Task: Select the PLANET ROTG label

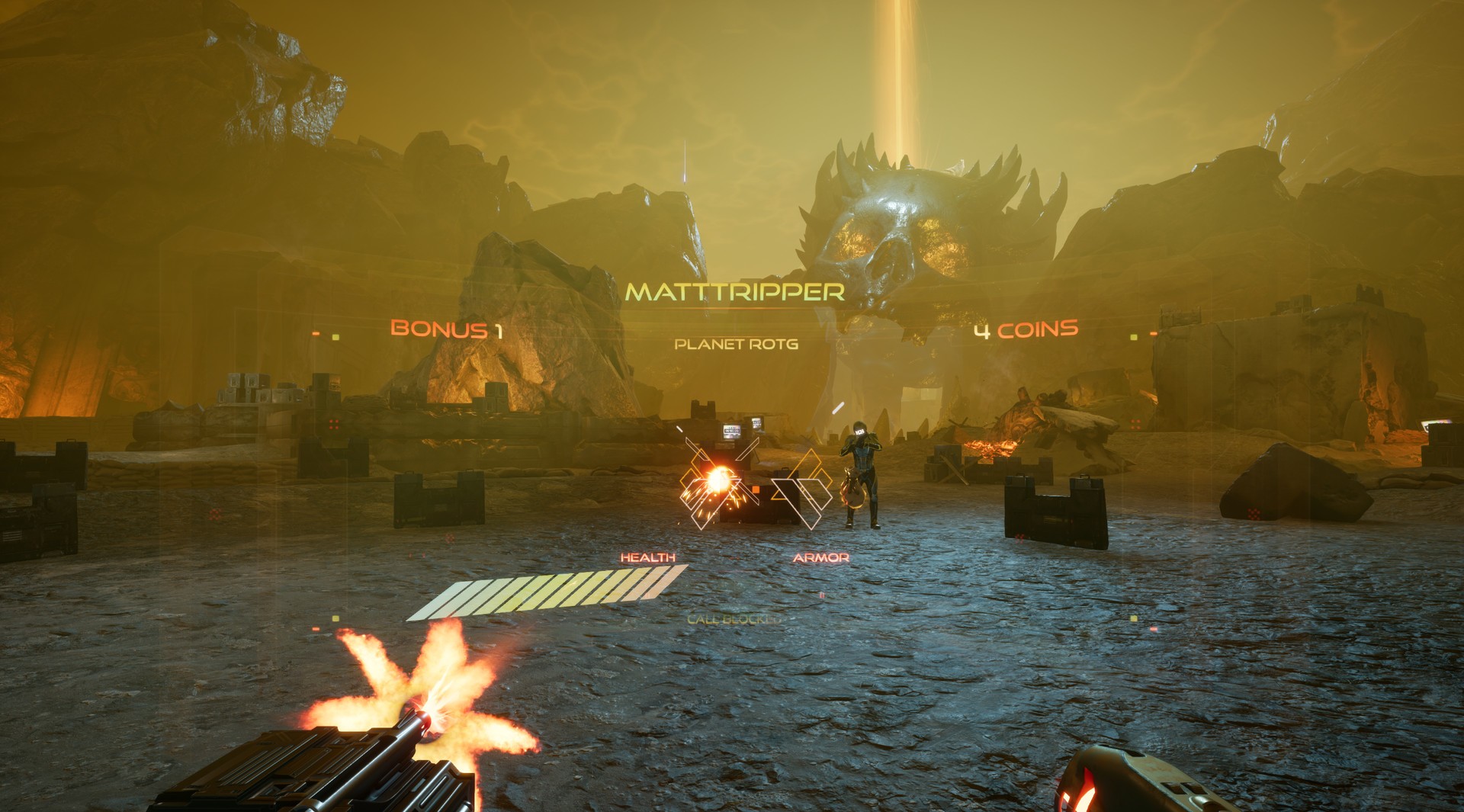Action: [734, 345]
